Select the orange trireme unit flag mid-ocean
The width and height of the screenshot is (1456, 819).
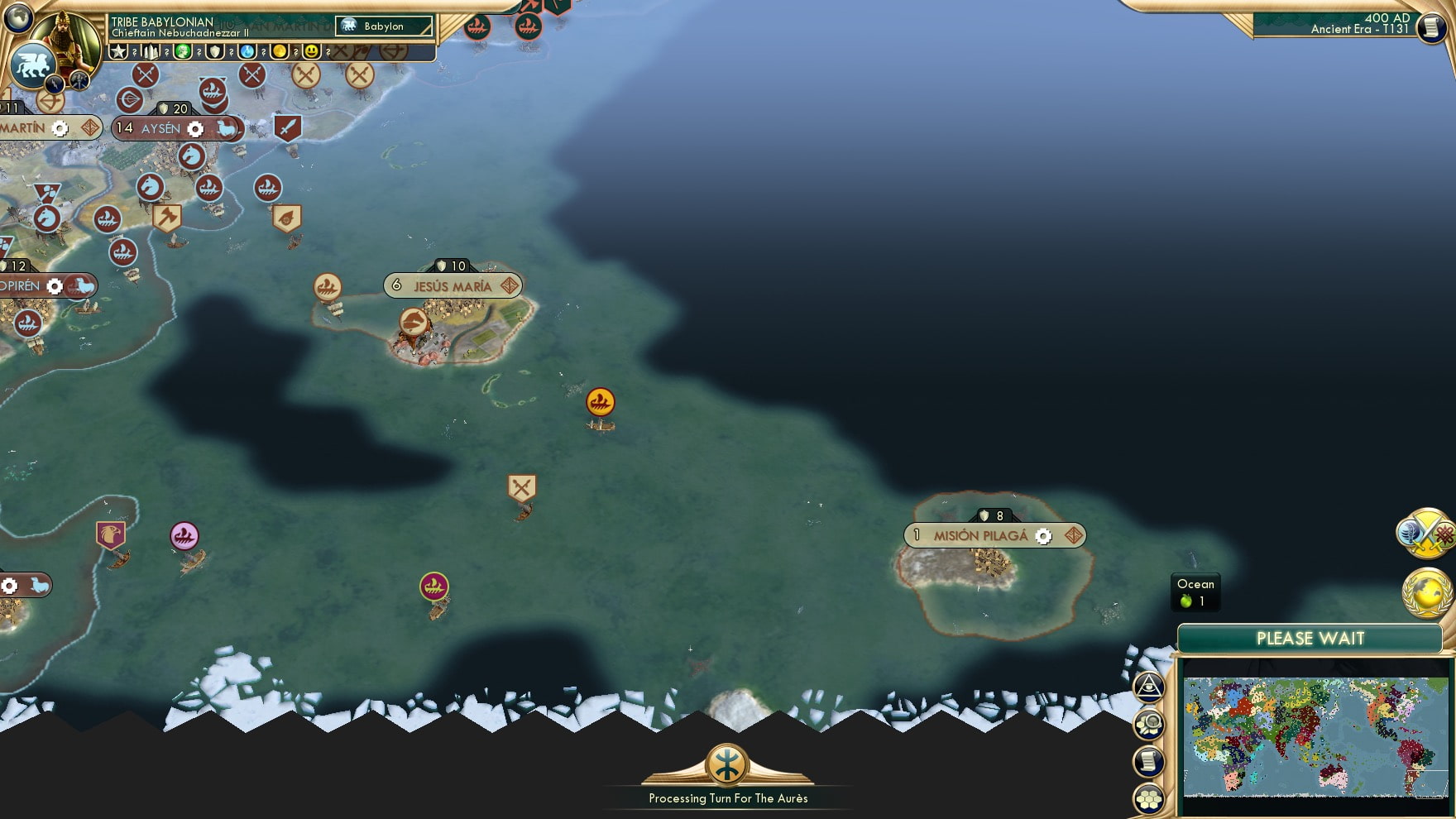coord(601,401)
